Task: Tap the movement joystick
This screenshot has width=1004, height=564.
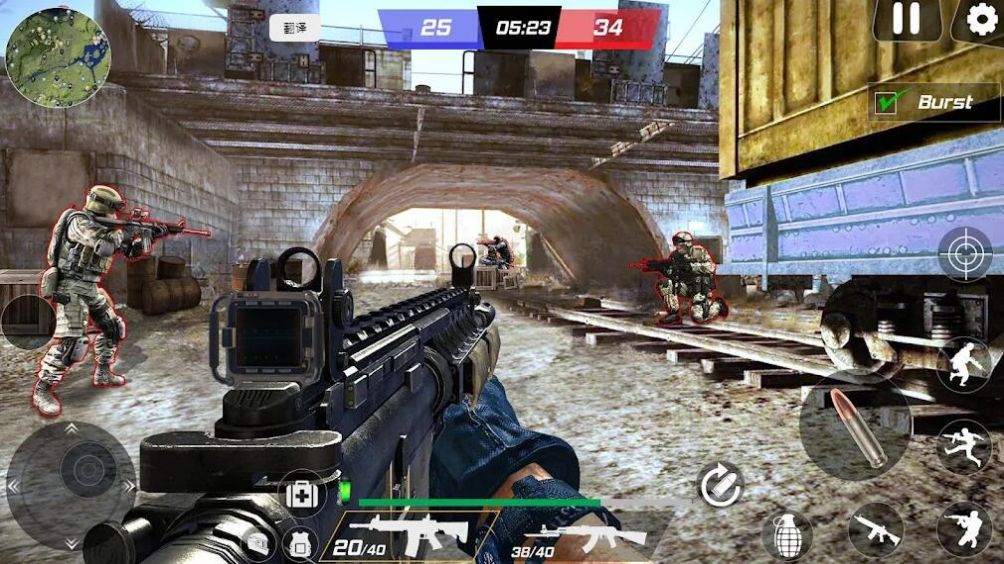Action: [x=72, y=484]
